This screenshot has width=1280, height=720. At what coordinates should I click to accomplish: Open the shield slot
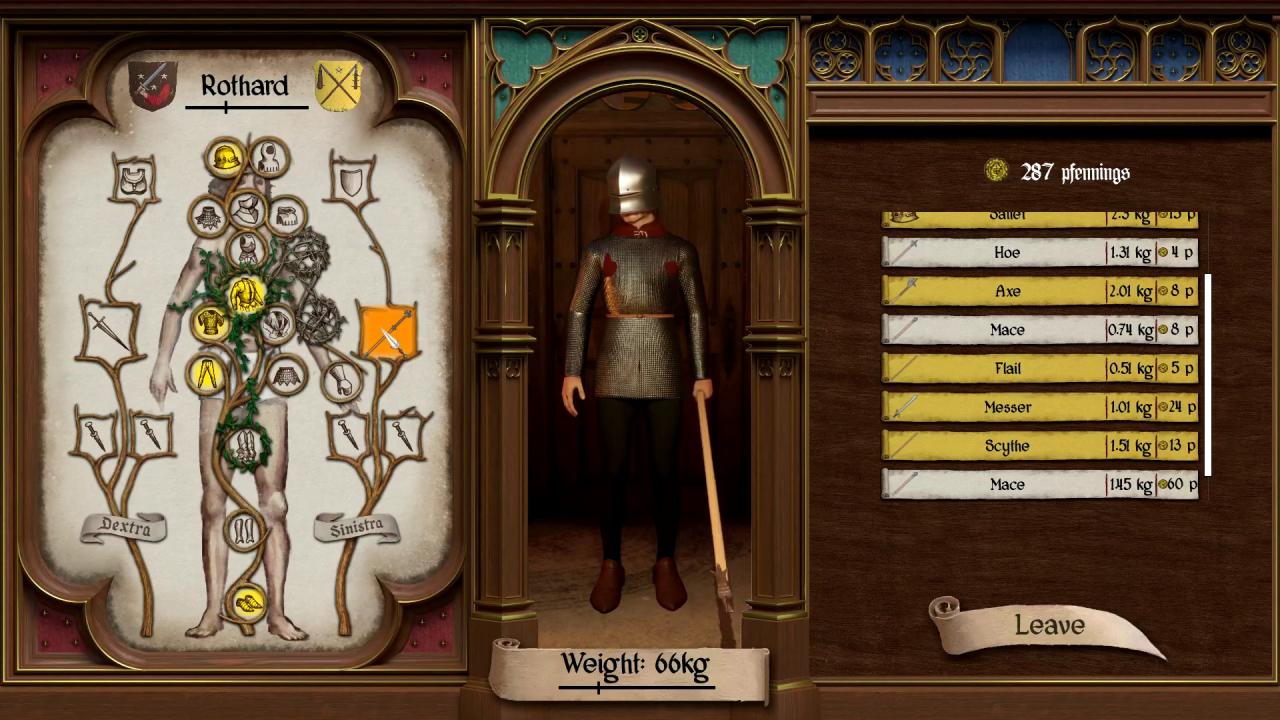(x=351, y=182)
